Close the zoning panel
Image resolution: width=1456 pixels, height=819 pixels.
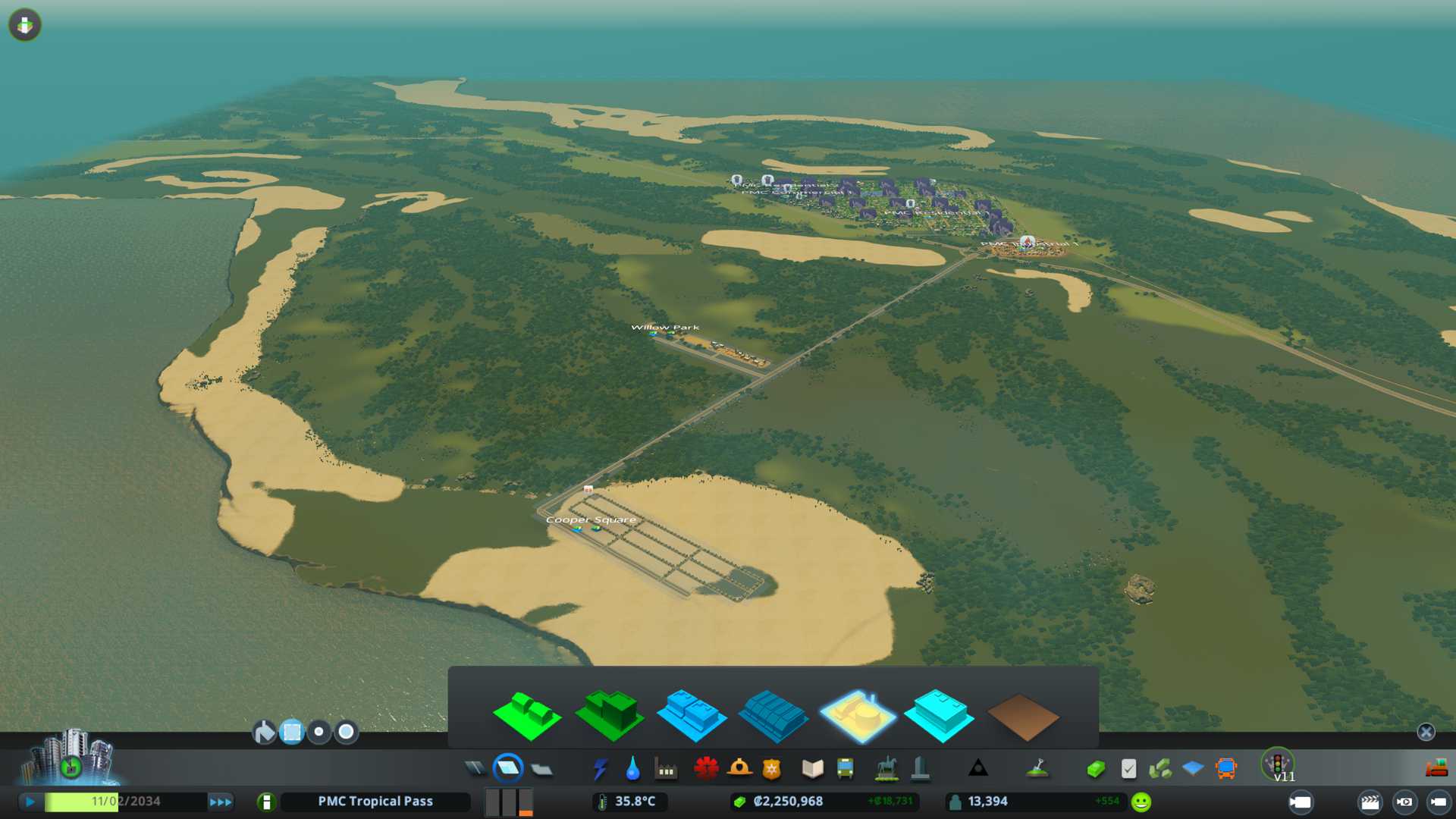click(1426, 732)
